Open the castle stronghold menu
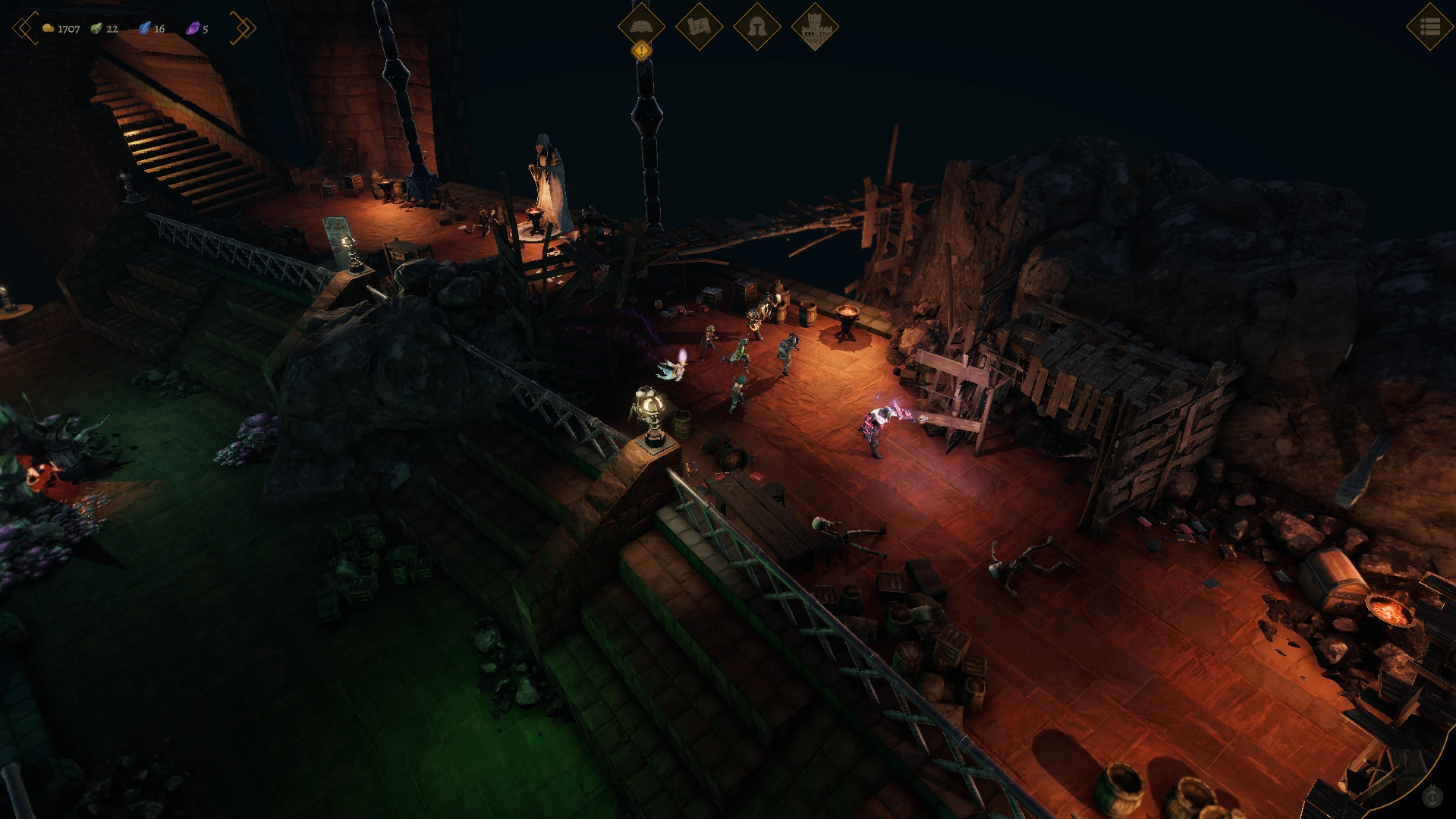The height and width of the screenshot is (819, 1456). coord(814,27)
